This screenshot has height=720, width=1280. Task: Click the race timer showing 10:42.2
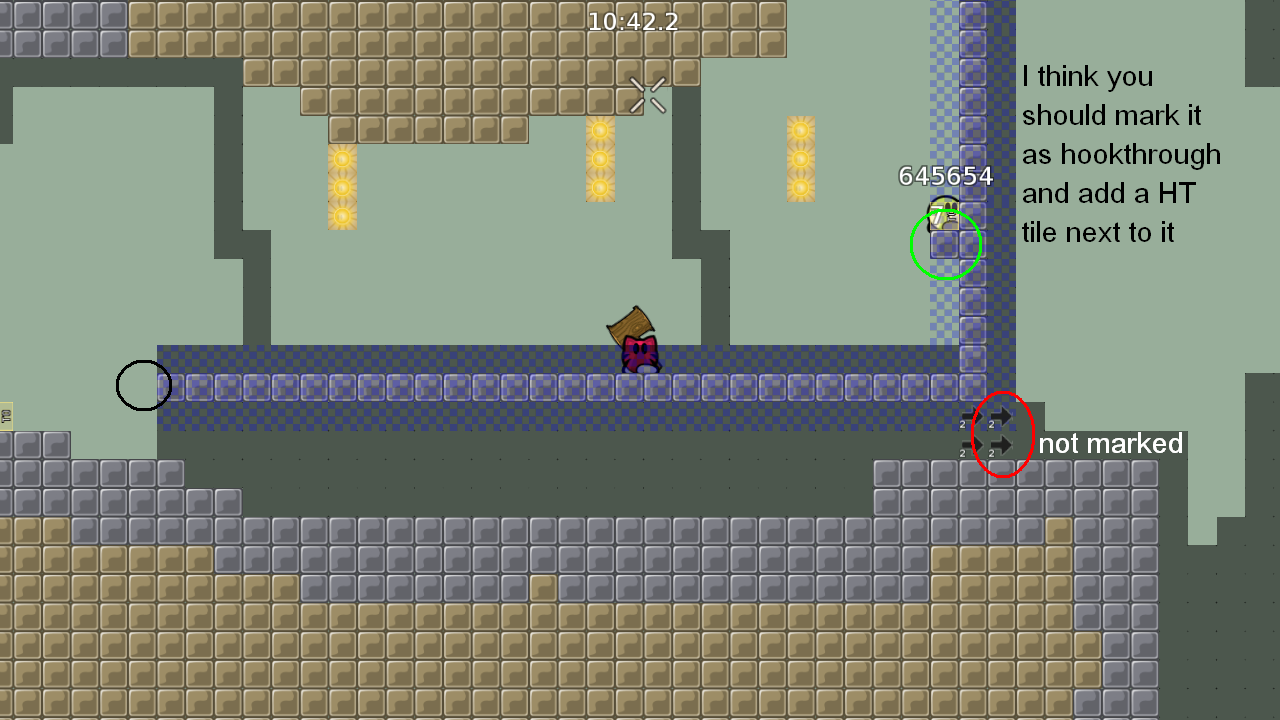634,20
